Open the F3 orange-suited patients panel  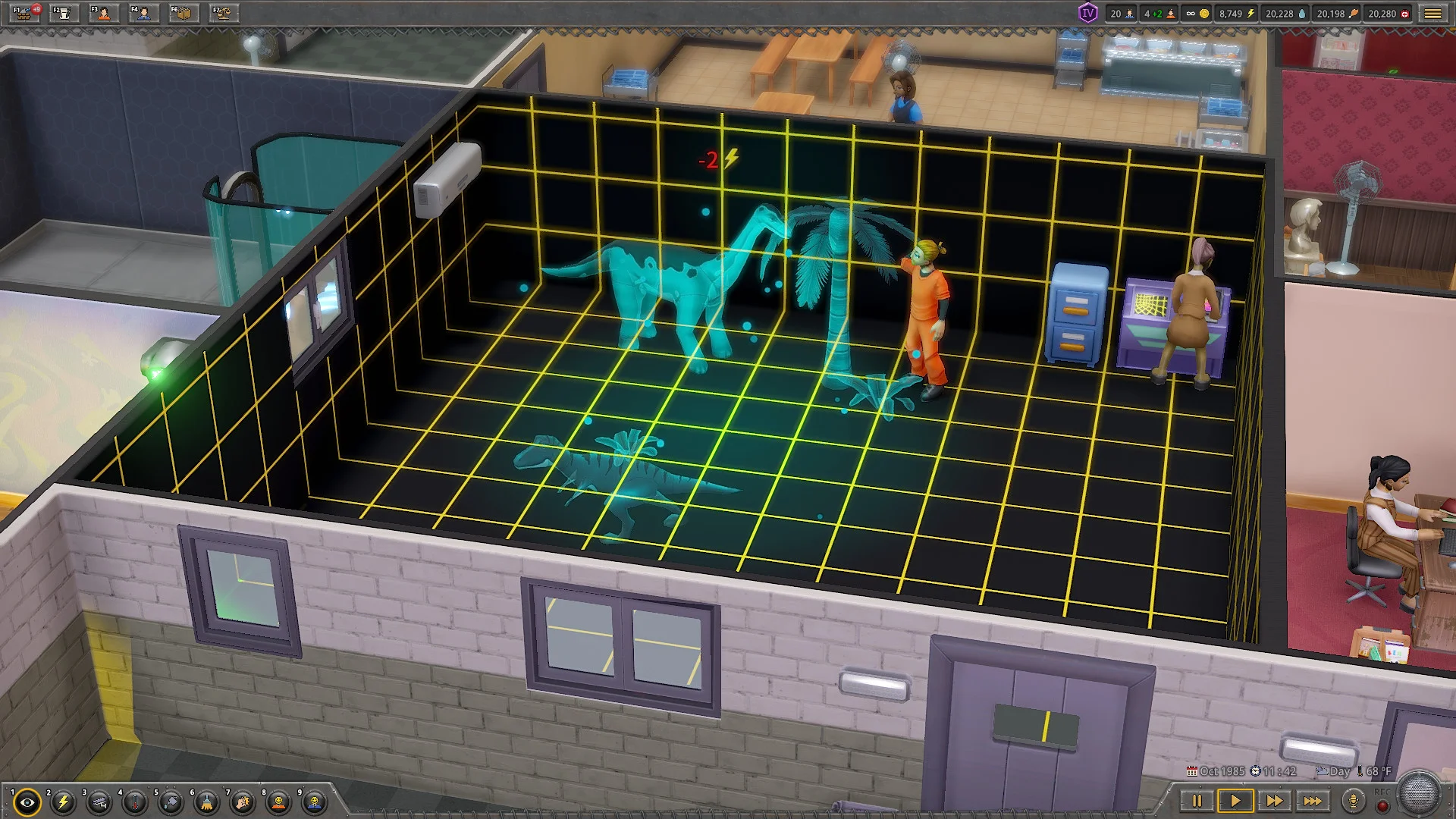coord(104,13)
